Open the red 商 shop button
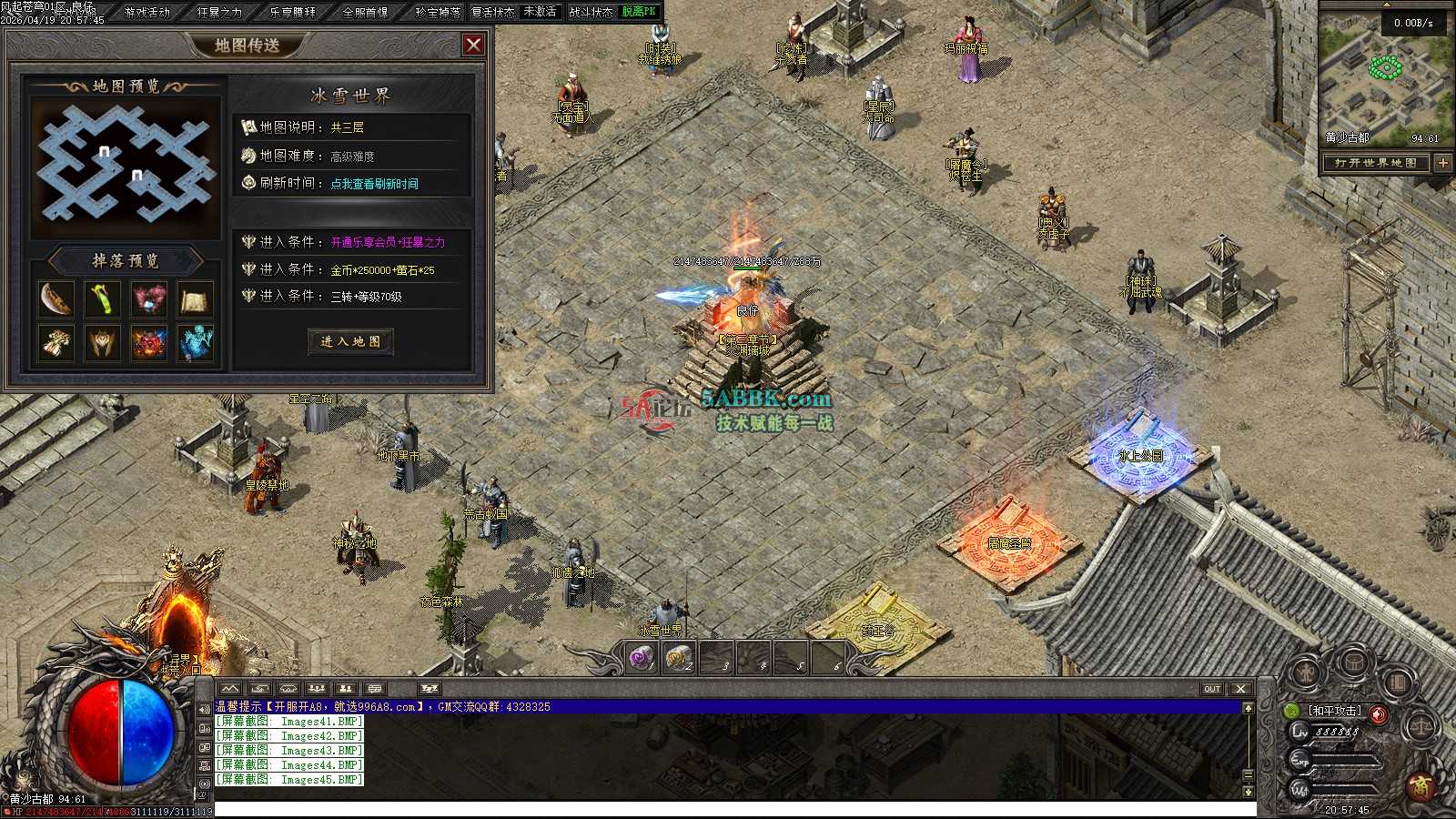The image size is (1456, 819). pyautogui.click(x=1420, y=785)
